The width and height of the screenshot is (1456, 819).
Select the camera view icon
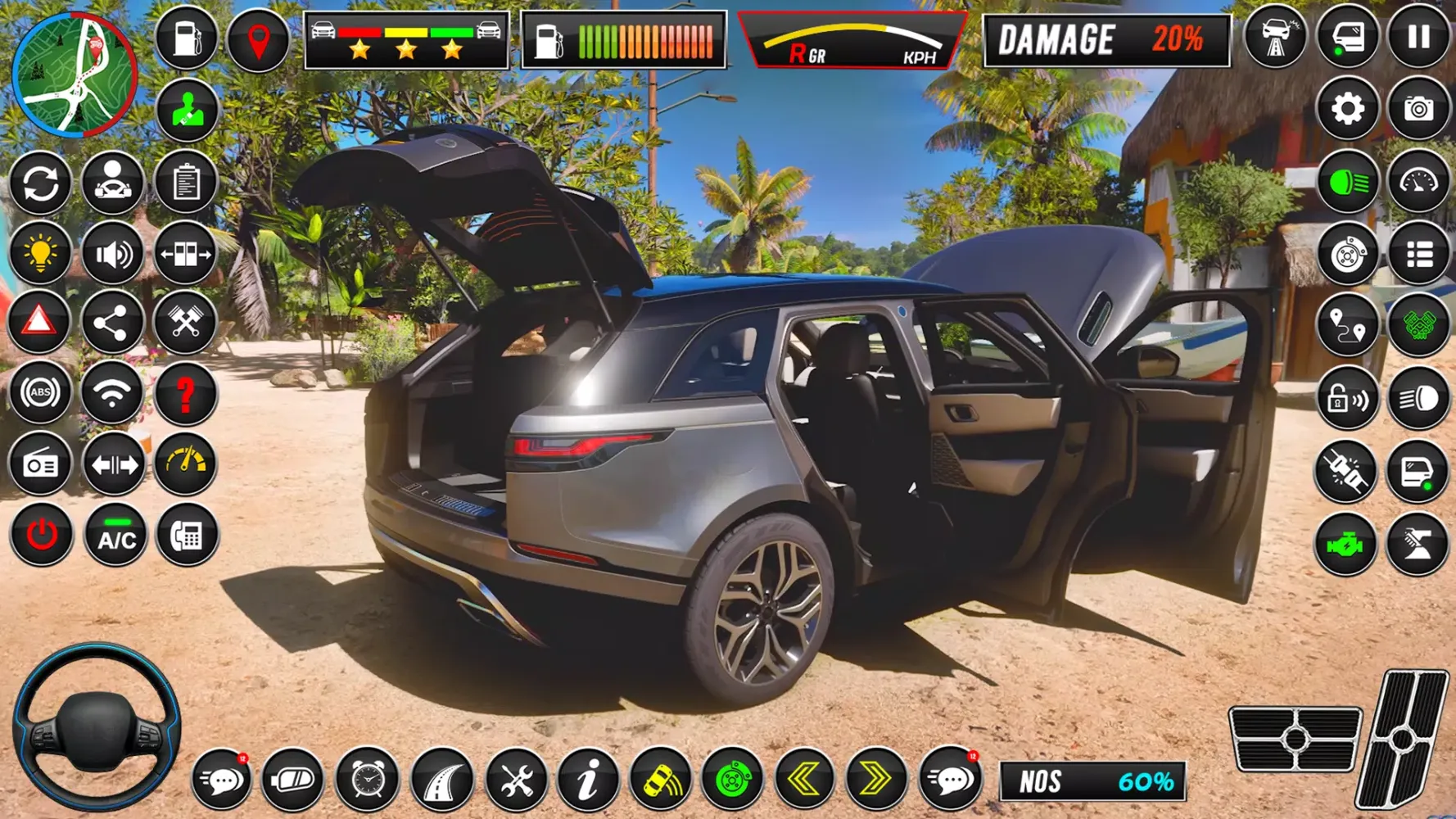[x=1419, y=106]
